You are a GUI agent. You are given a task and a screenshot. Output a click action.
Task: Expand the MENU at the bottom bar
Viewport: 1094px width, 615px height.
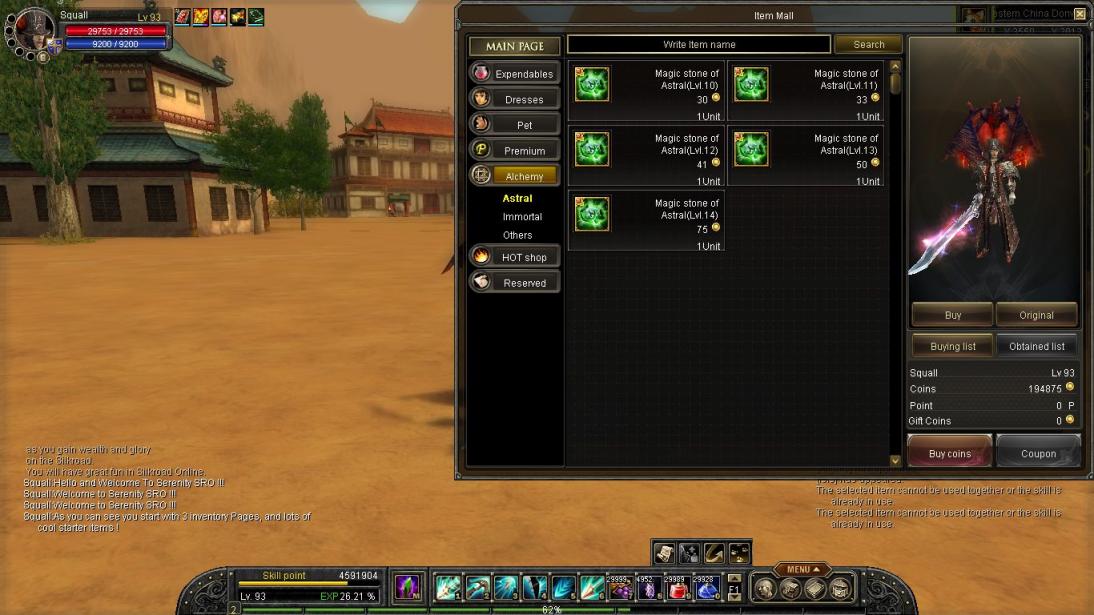click(x=802, y=570)
